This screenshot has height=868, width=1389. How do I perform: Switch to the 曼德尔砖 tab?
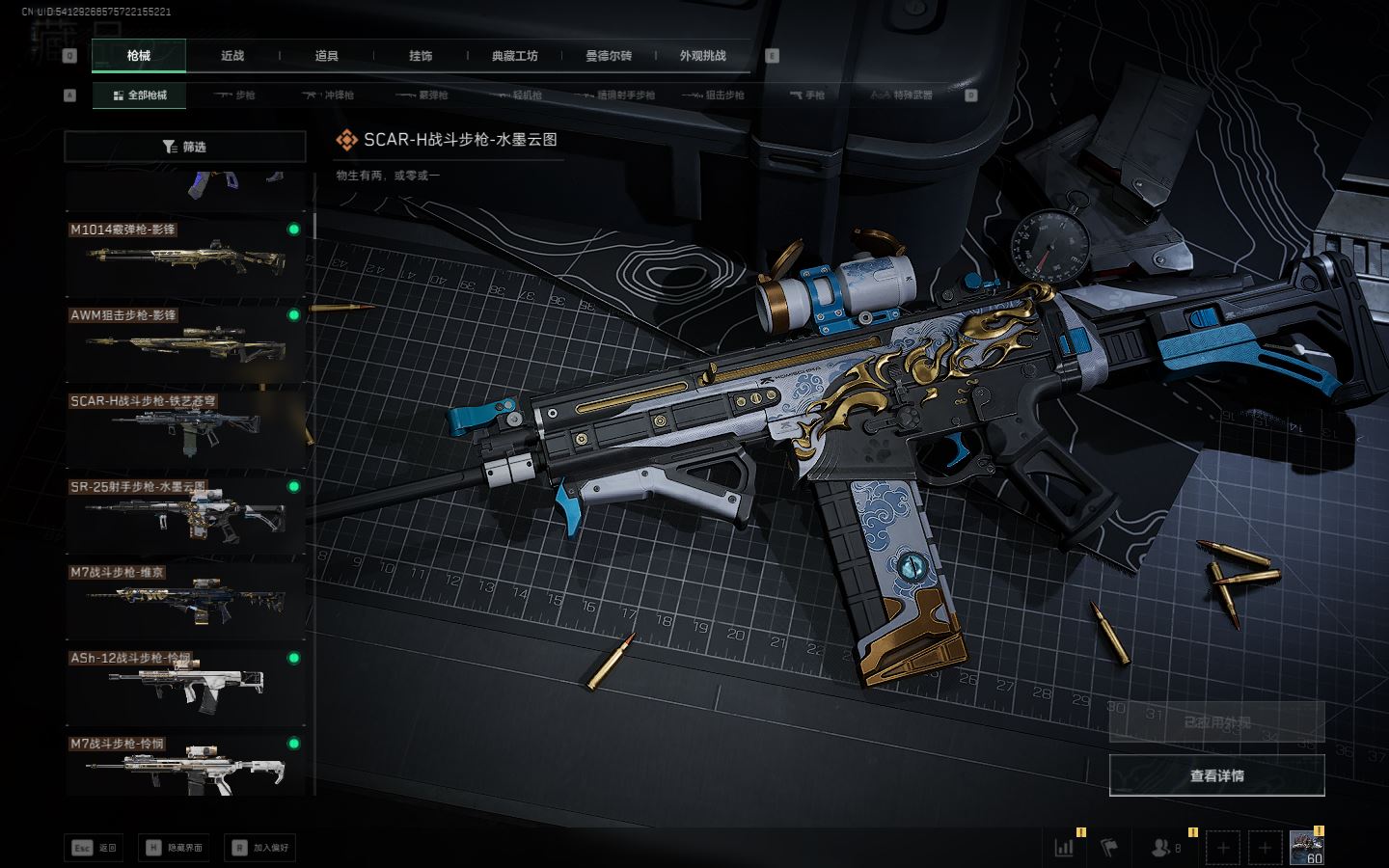(609, 56)
